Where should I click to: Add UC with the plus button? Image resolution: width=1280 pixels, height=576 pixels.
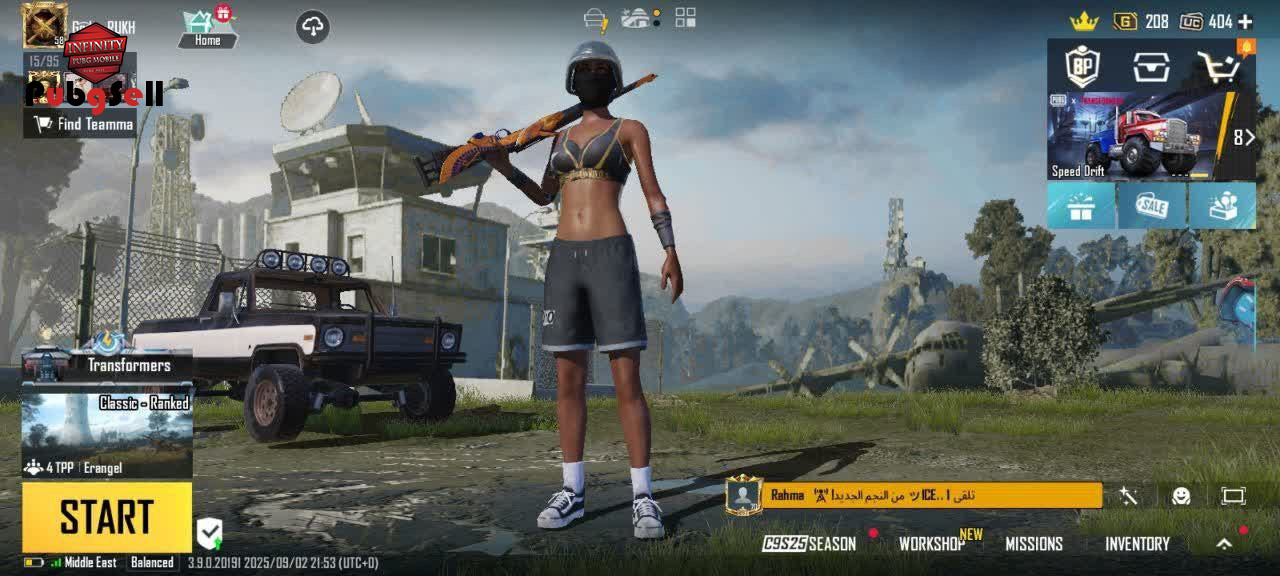[x=1245, y=21]
